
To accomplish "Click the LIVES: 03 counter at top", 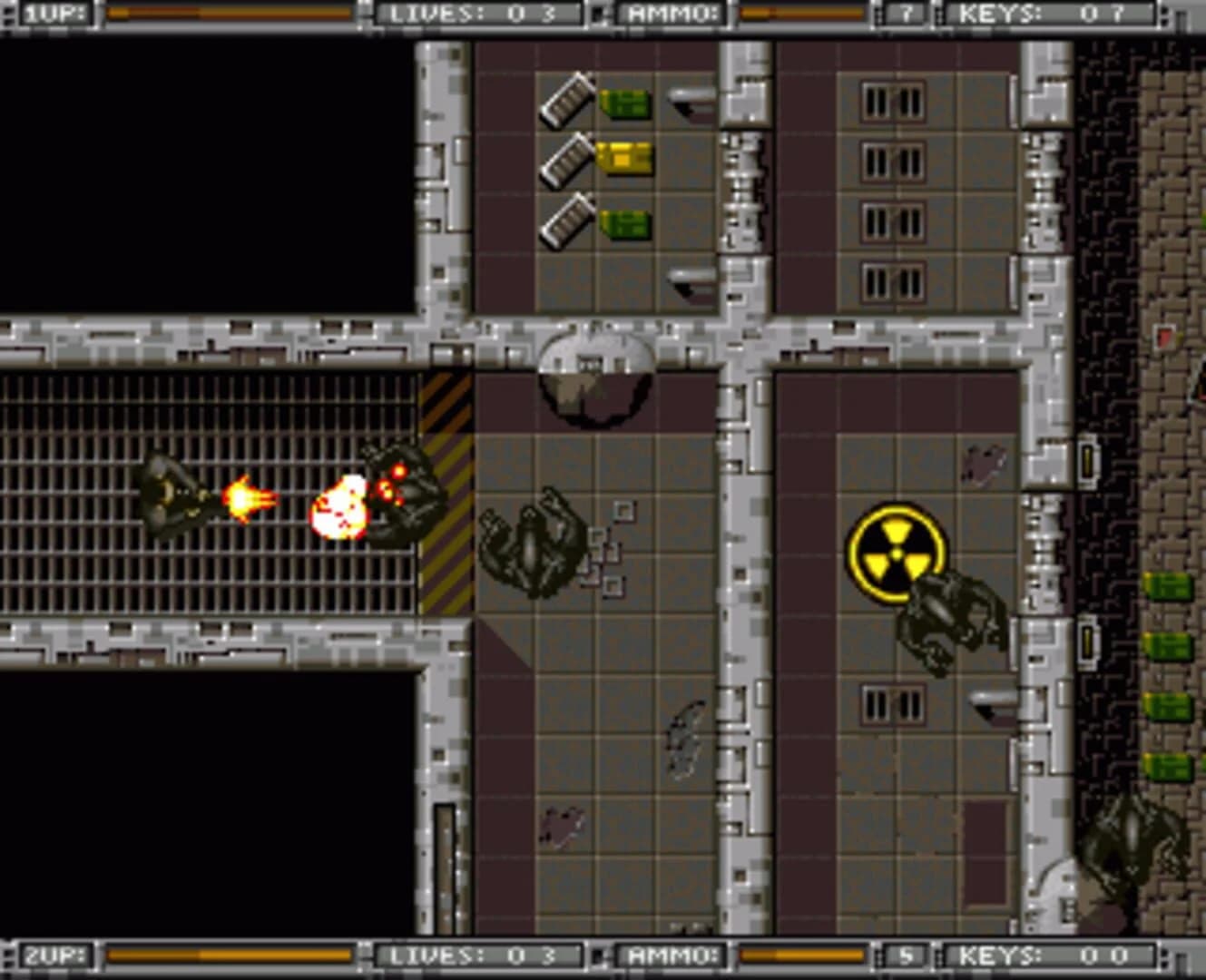I will (x=475, y=12).
